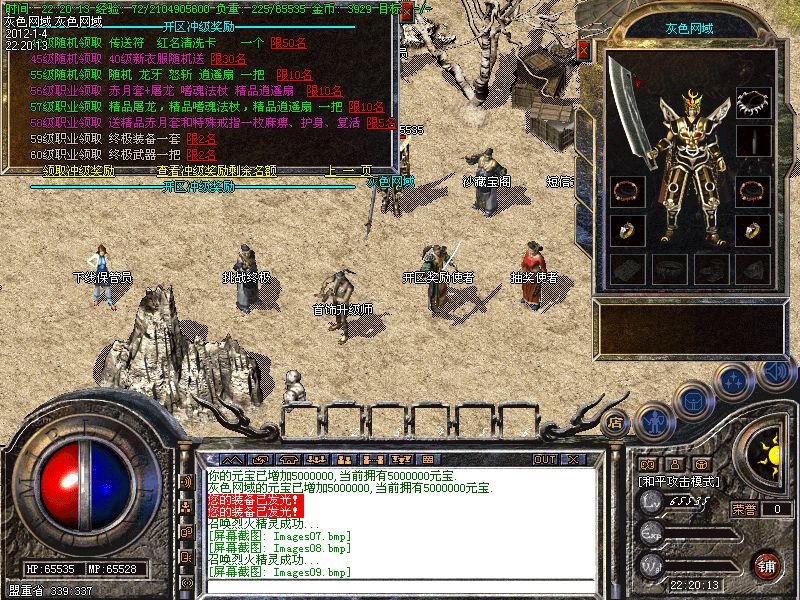This screenshot has width=800, height=600.
Task: Open the character status figure button
Action: tap(655, 418)
